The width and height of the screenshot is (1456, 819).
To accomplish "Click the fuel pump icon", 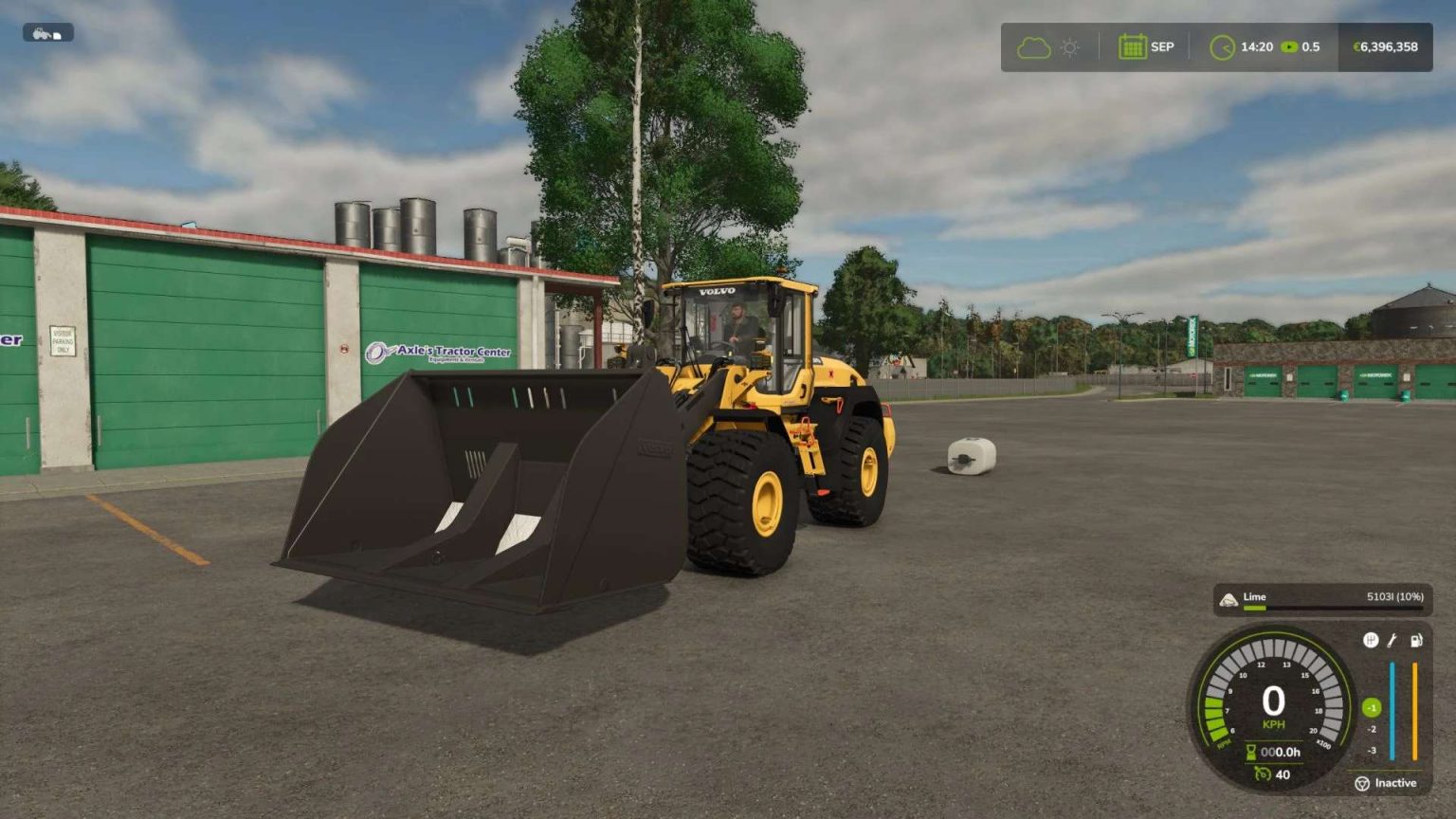I will [x=1416, y=640].
